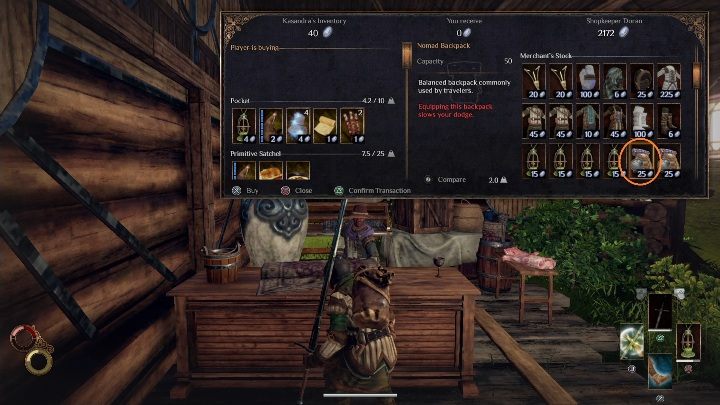Select the 6-coin boots in merchant's stock
Viewport: 720px width, 405px height.
point(668,118)
